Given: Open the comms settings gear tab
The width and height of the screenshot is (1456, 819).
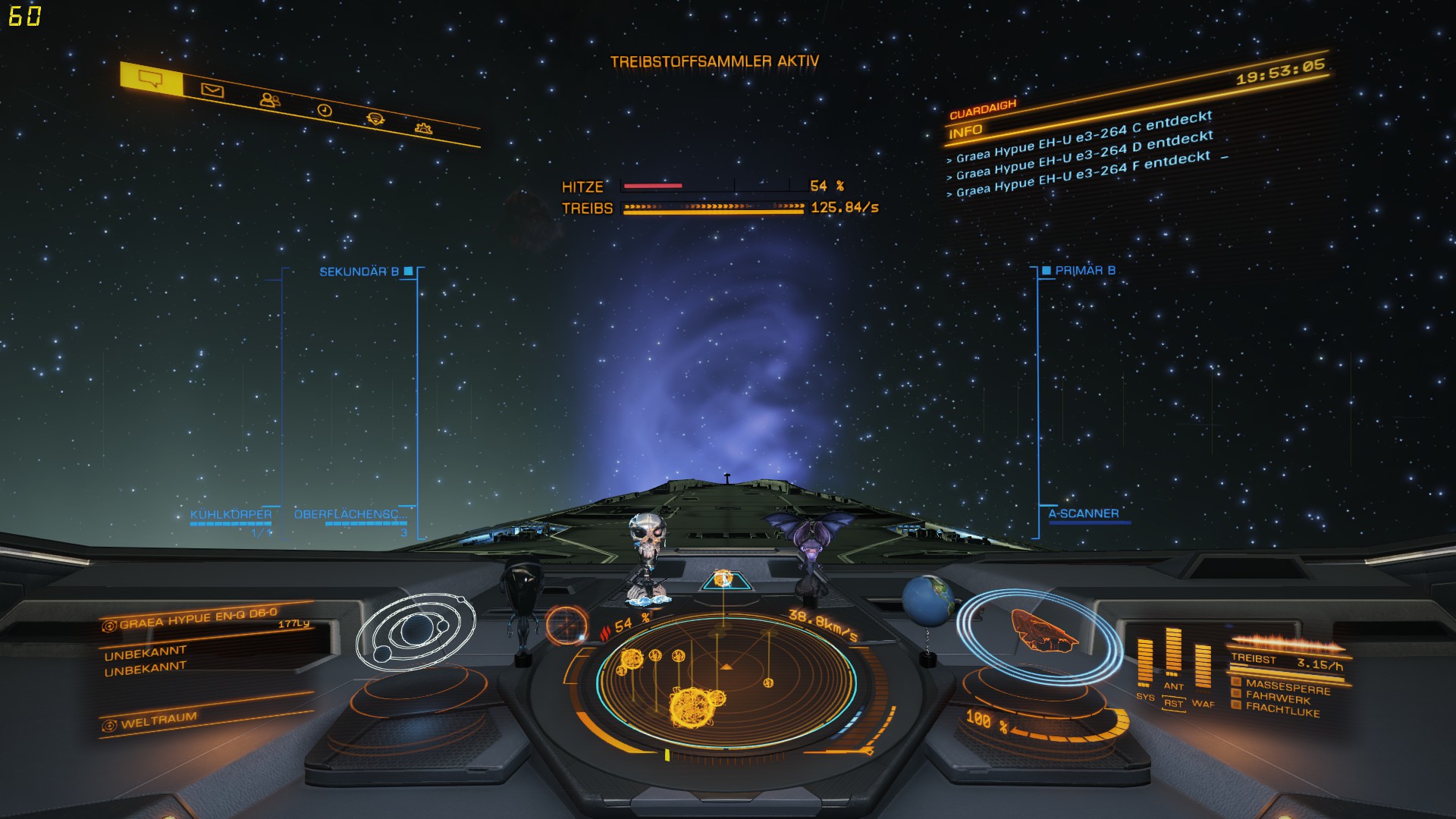Looking at the screenshot, I should click(x=424, y=127).
